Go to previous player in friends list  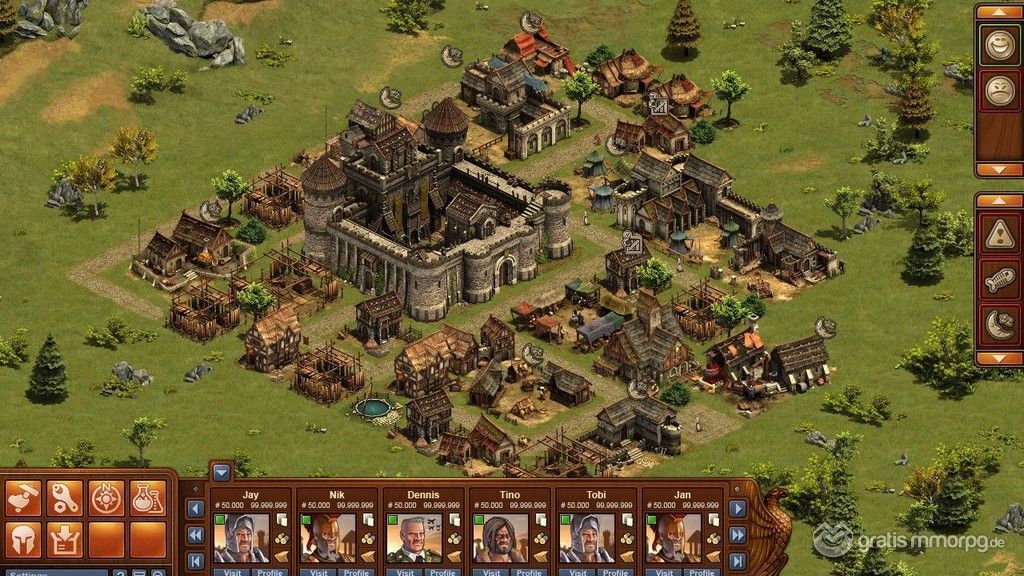coord(196,509)
